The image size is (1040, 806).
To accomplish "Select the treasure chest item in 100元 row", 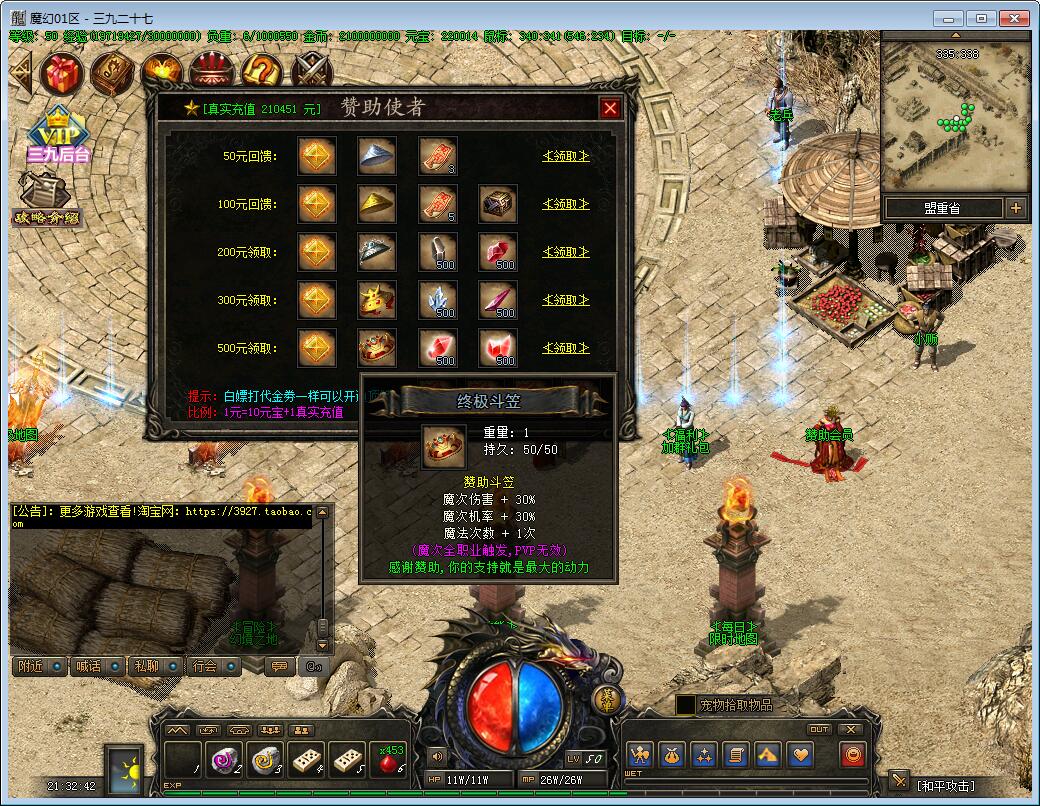I will point(498,204).
